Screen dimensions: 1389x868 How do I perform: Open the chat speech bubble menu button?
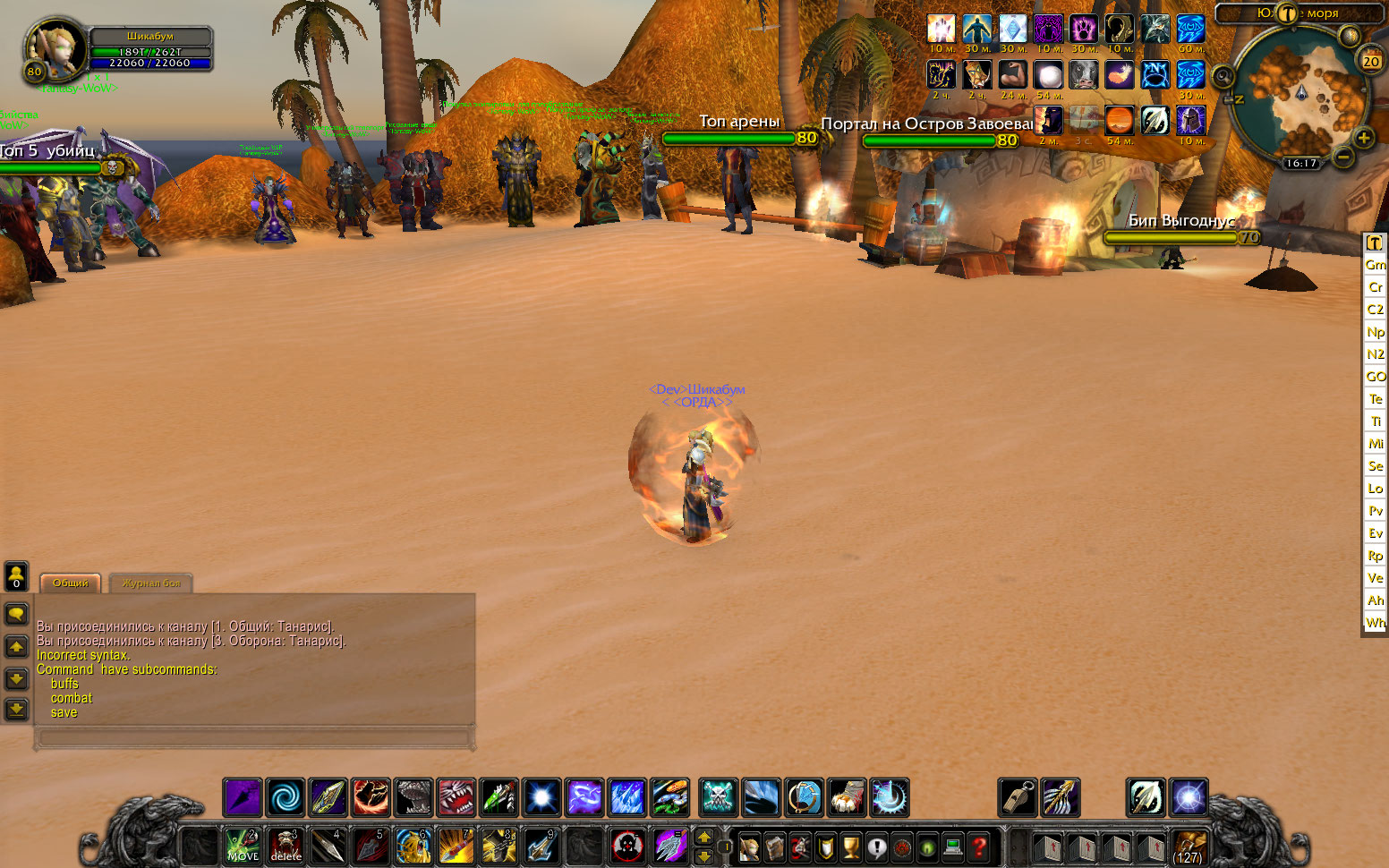pyautogui.click(x=16, y=614)
